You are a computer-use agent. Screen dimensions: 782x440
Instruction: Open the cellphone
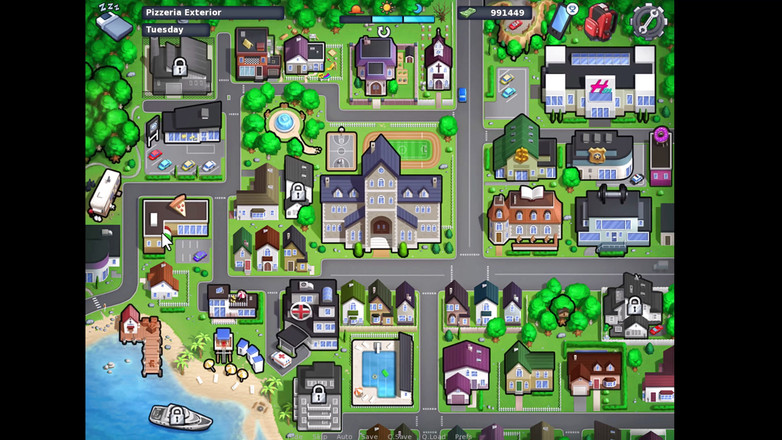[563, 19]
